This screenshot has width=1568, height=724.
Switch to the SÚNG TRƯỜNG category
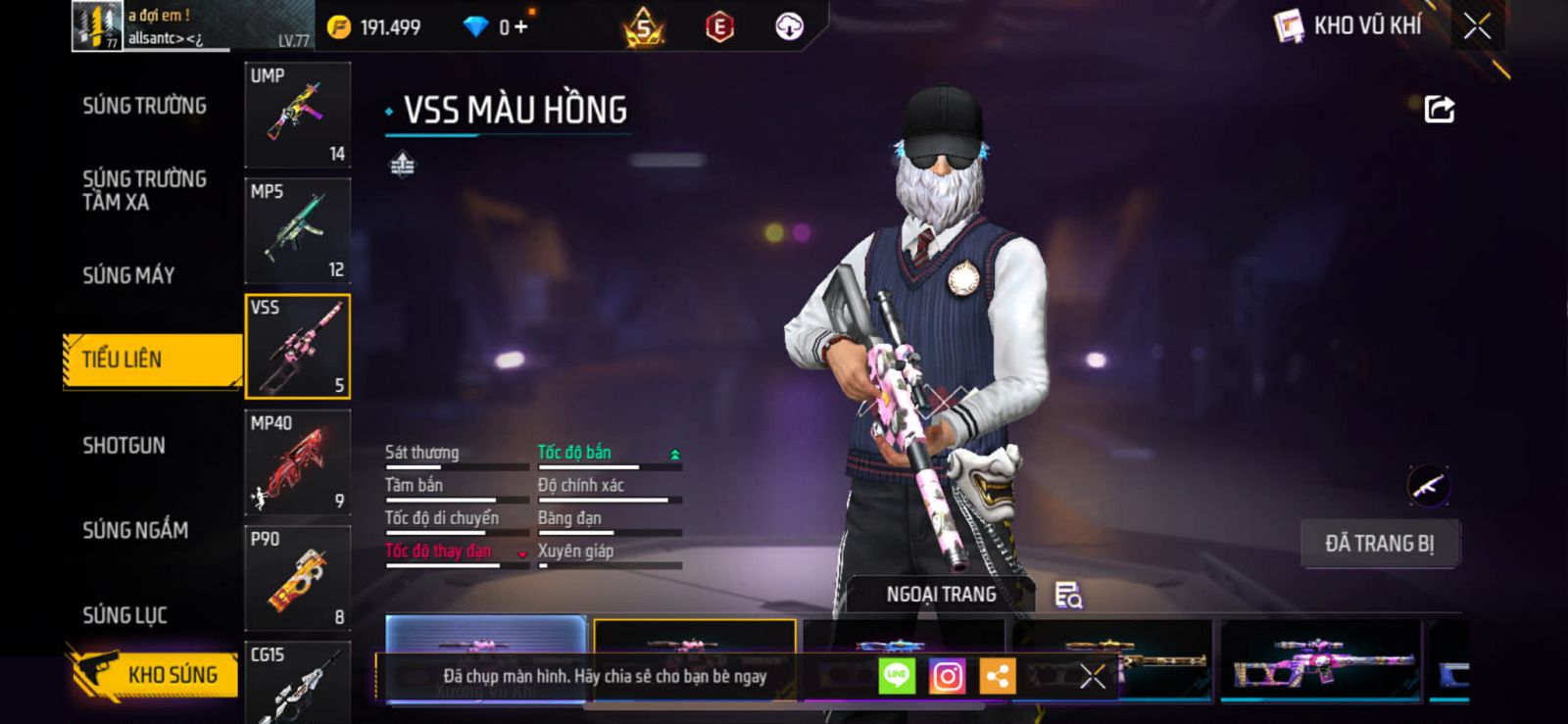[x=144, y=106]
